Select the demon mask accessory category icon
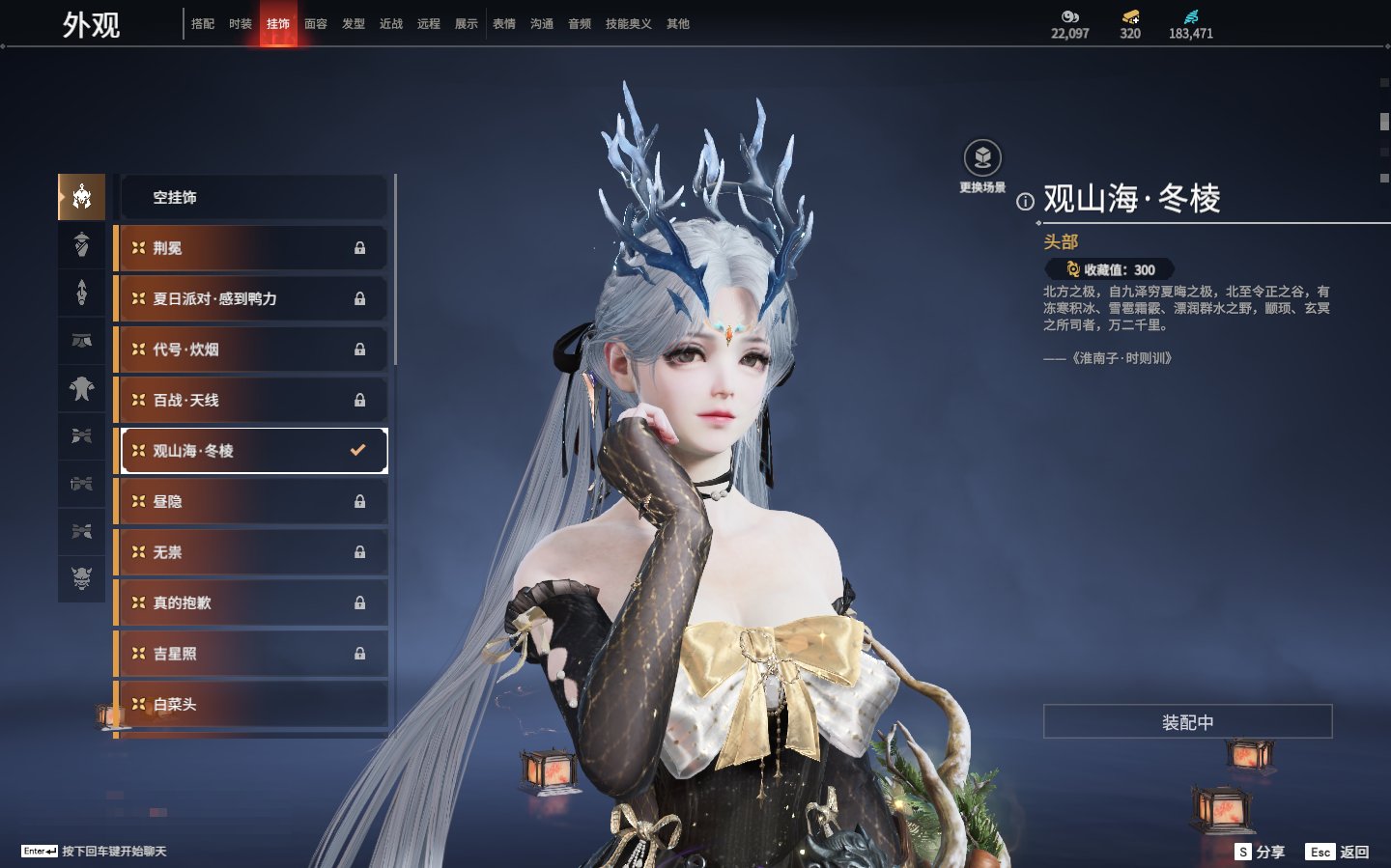This screenshot has width=1391, height=868. [82, 578]
